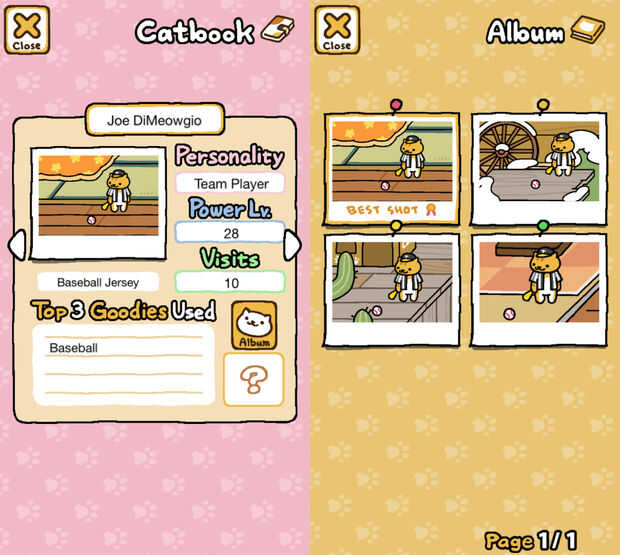Select the Best Shot album photo

(x=392, y=168)
